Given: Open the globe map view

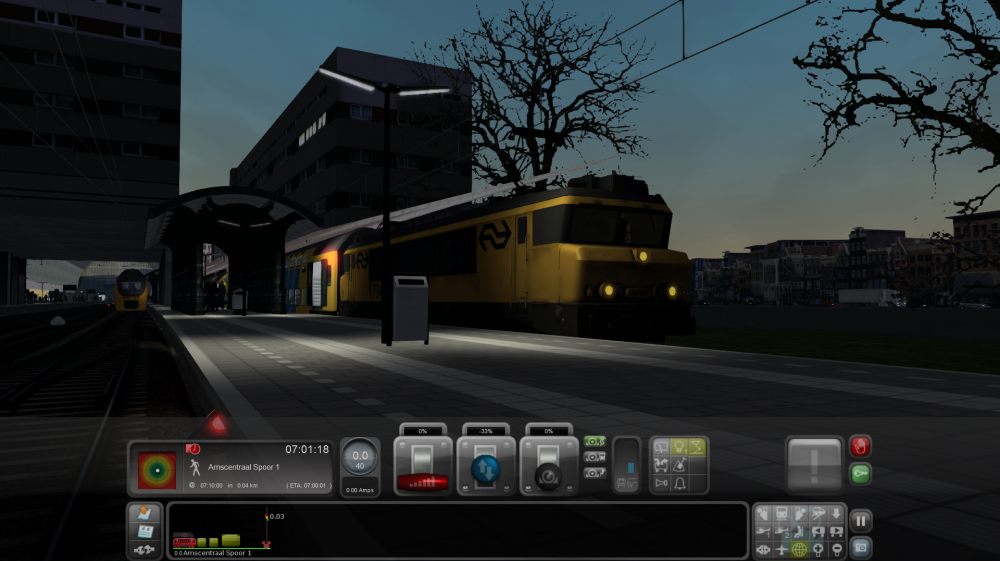Looking at the screenshot, I should point(799,549).
